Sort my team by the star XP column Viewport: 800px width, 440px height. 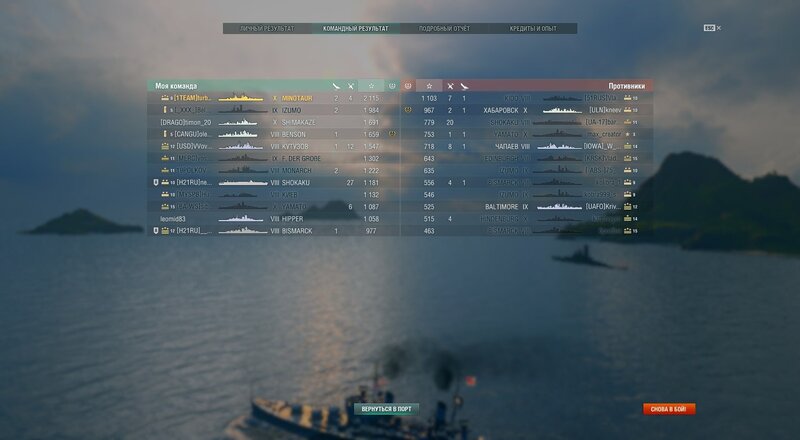pyautogui.click(x=371, y=86)
